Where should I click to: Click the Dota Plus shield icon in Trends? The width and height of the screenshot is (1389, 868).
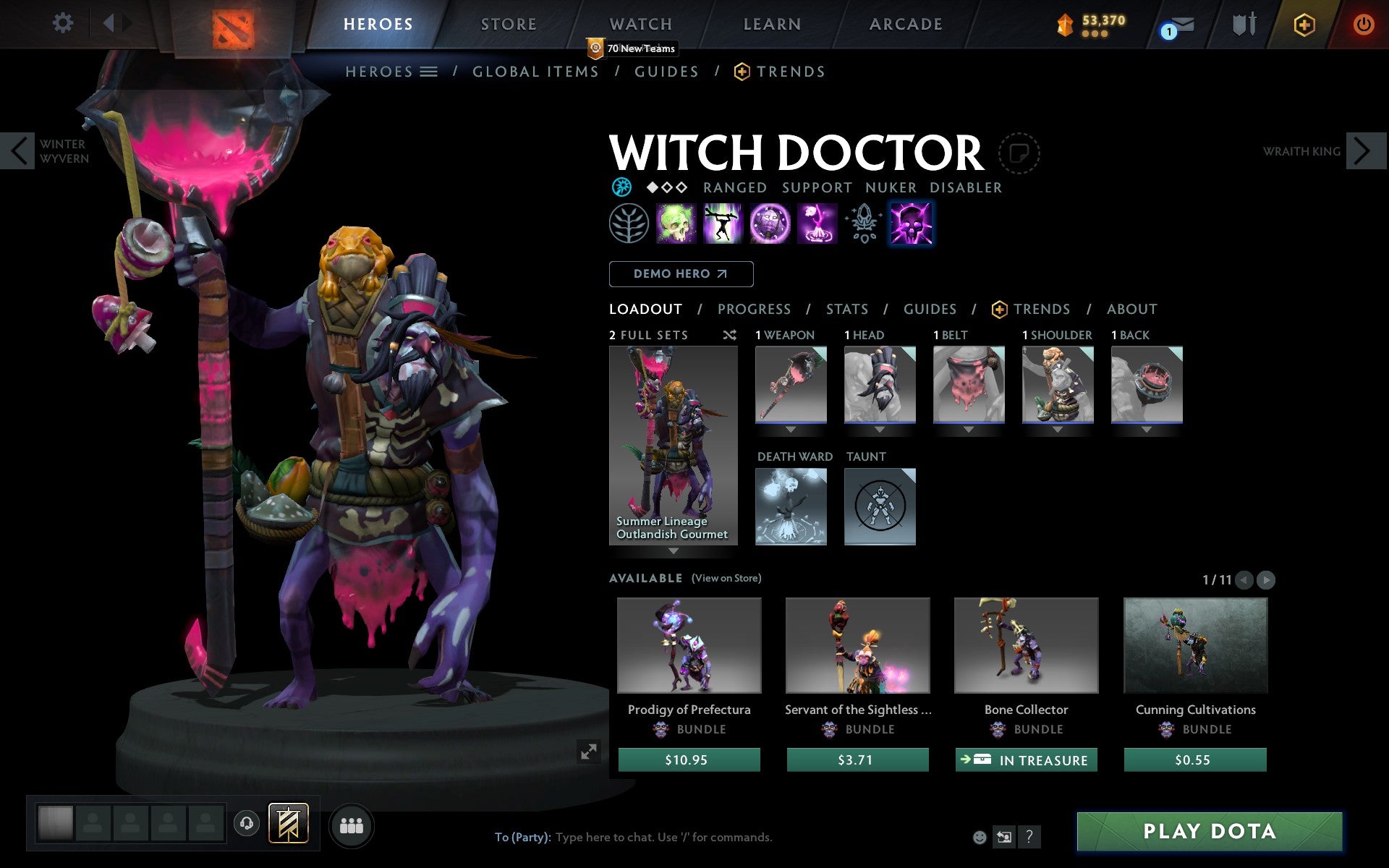click(x=998, y=309)
